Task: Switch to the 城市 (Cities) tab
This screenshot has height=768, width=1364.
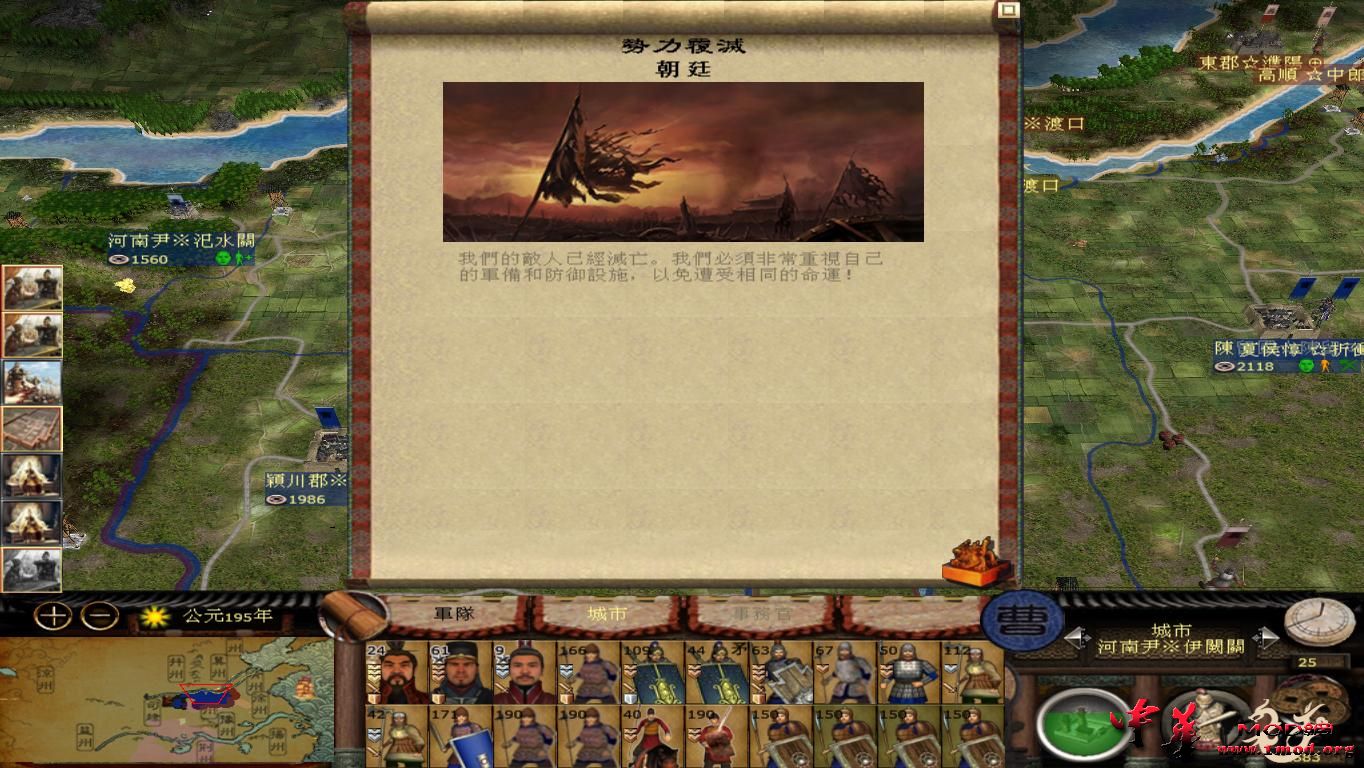Action: tap(610, 615)
